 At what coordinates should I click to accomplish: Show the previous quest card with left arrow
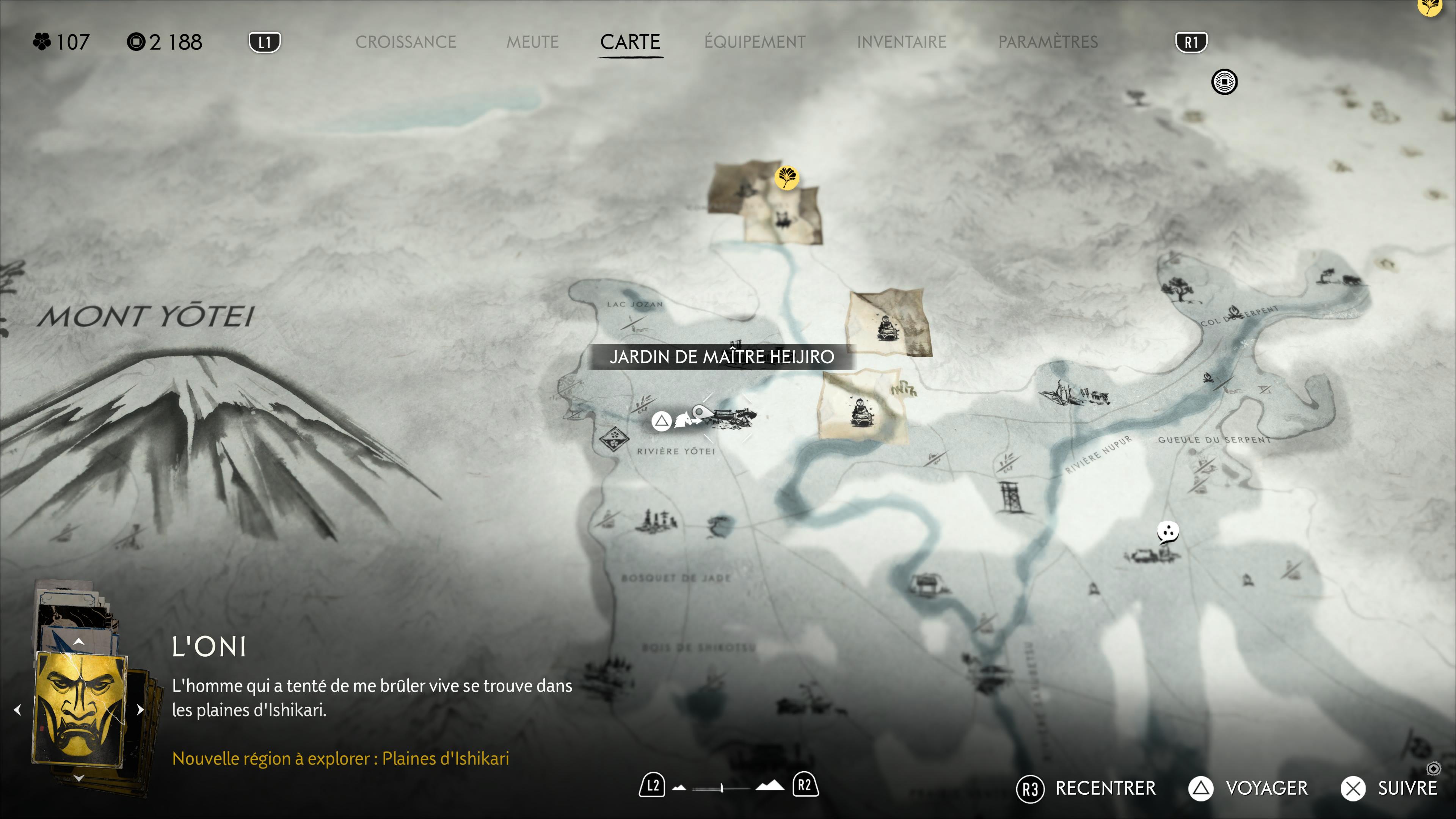pyautogui.click(x=18, y=709)
